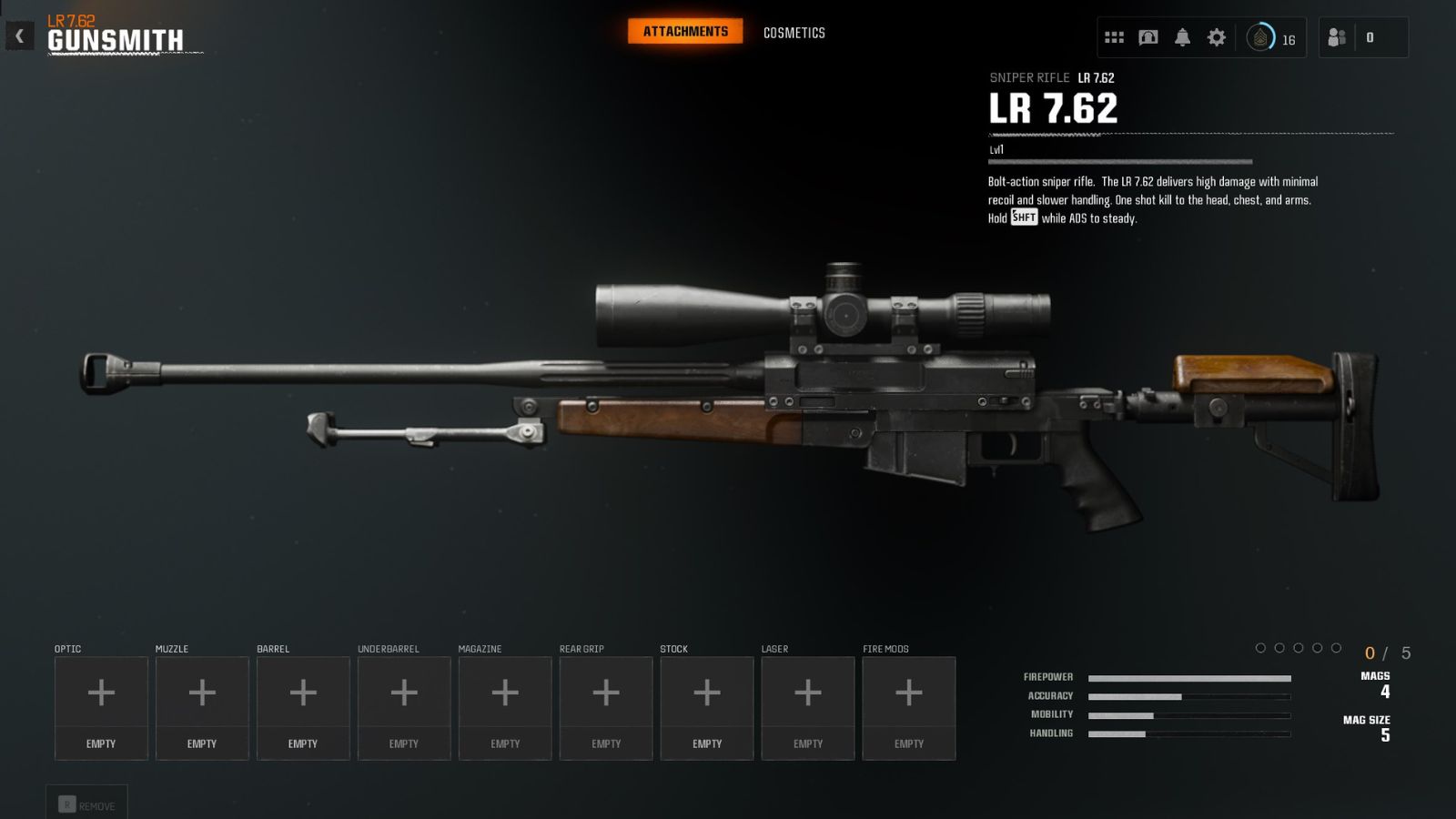Switch to the Cosmetics tab
Viewport: 1456px width, 819px height.
click(x=793, y=32)
